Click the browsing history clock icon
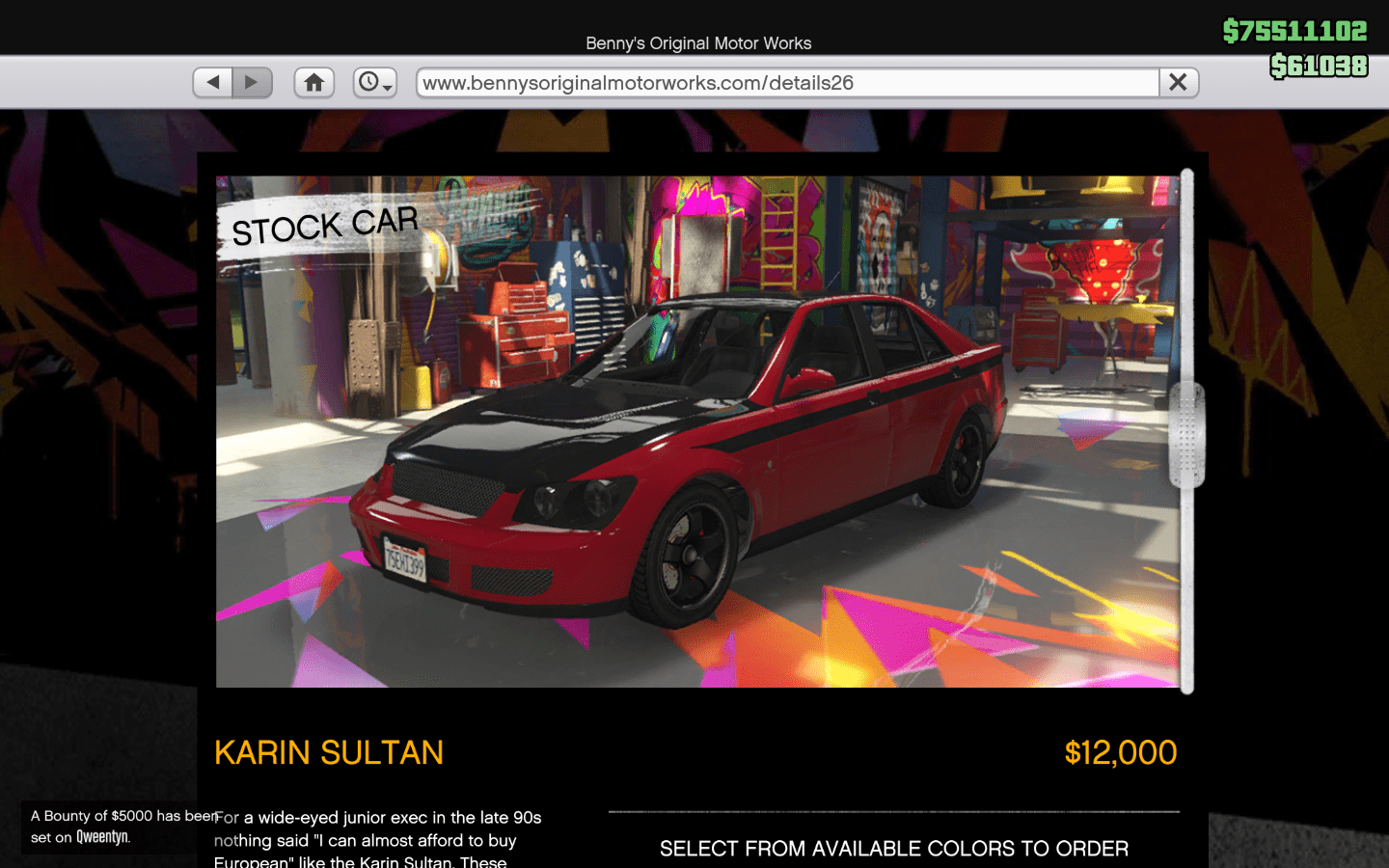 tap(370, 82)
